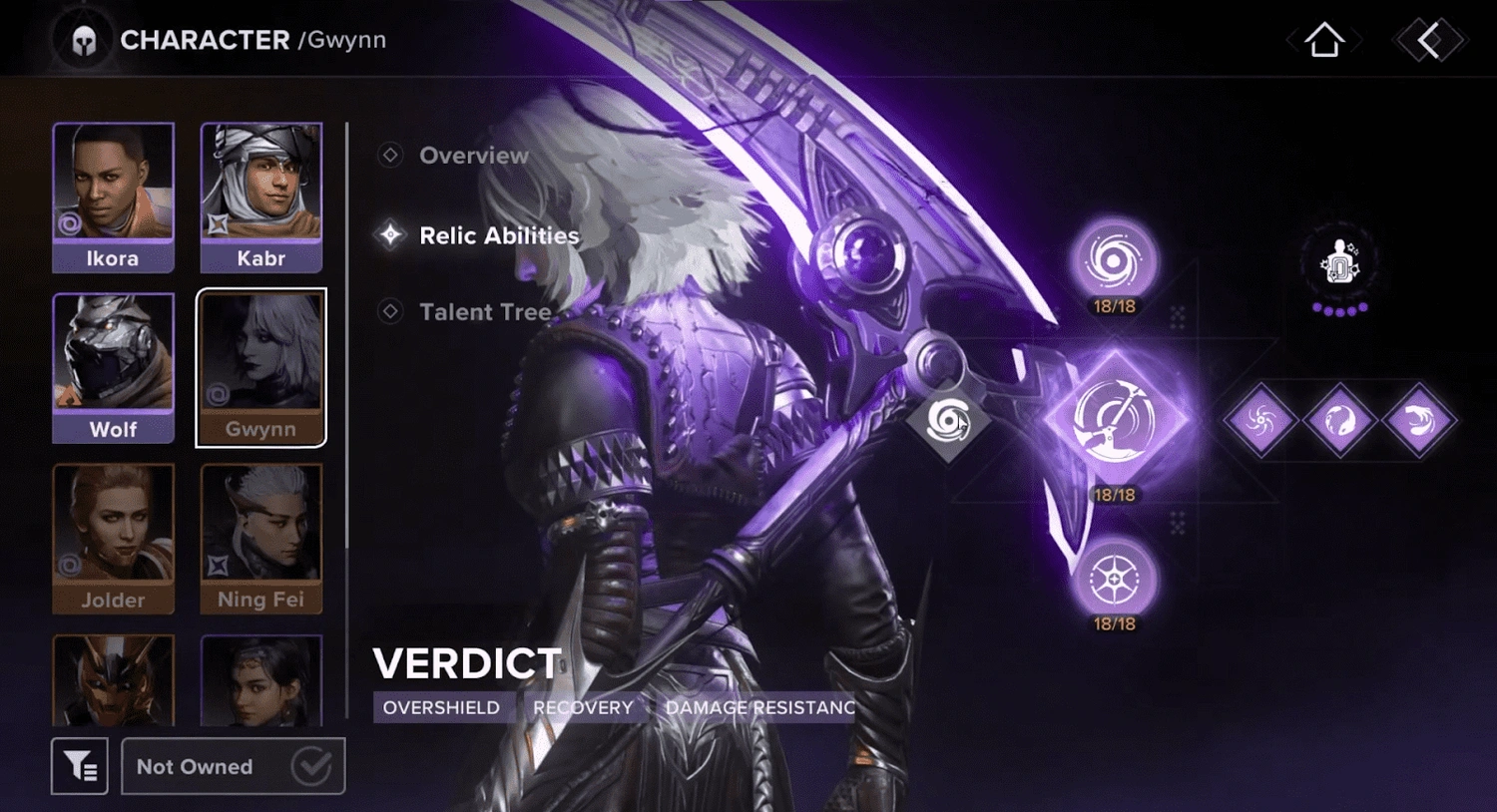Click the progress dots under the relic icon
1497x812 pixels.
coord(1338,309)
